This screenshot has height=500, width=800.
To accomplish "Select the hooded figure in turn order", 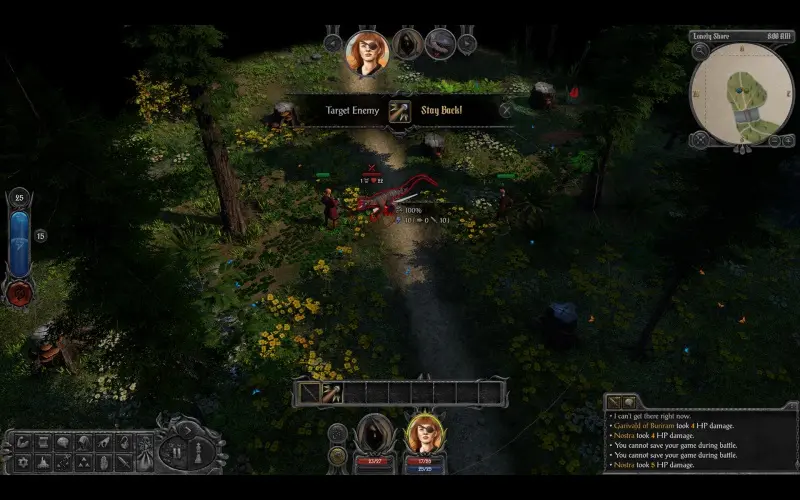I will [x=407, y=43].
